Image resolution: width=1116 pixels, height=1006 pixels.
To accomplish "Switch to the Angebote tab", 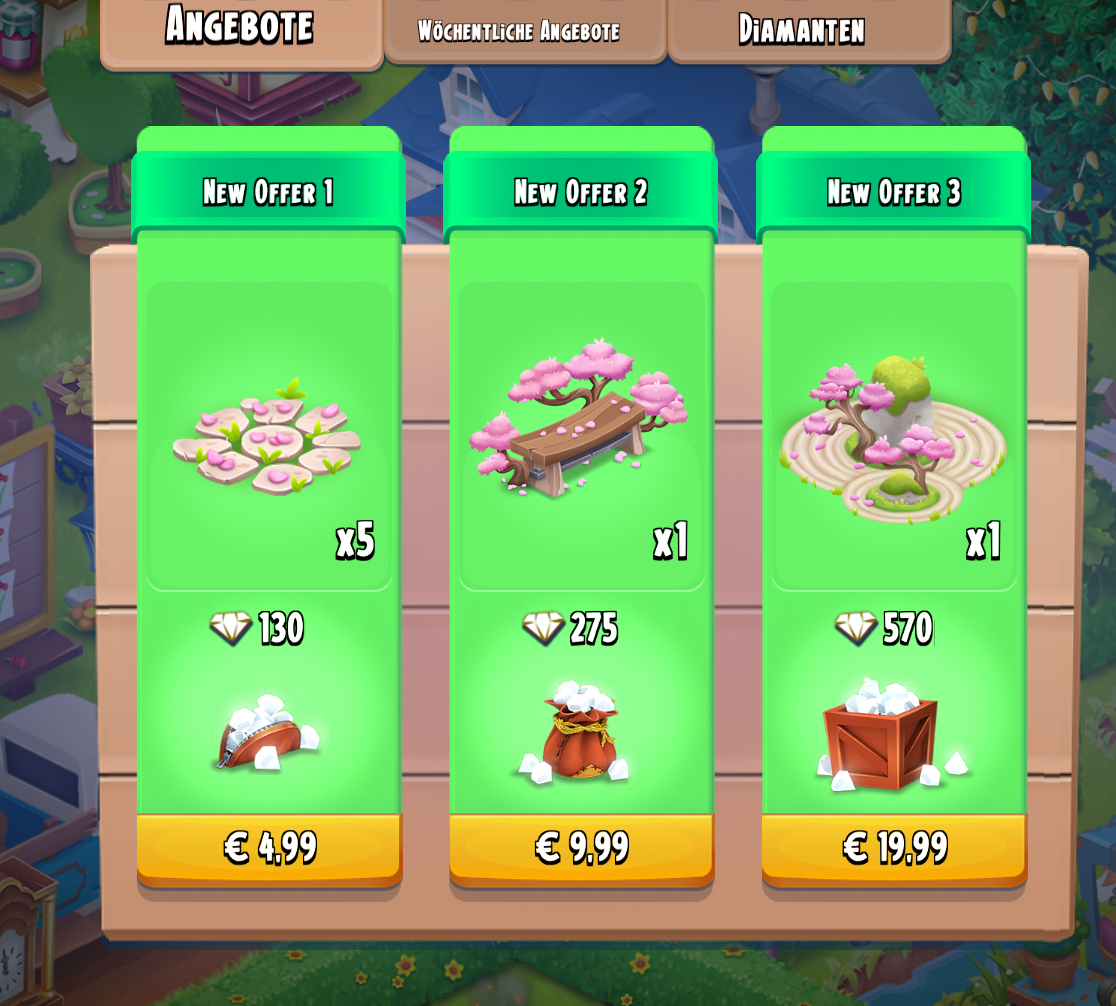I will [240, 28].
